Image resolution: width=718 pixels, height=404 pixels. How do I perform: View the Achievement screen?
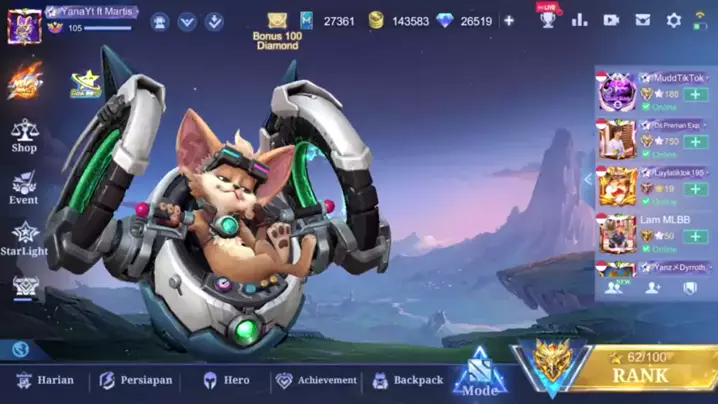click(x=316, y=380)
